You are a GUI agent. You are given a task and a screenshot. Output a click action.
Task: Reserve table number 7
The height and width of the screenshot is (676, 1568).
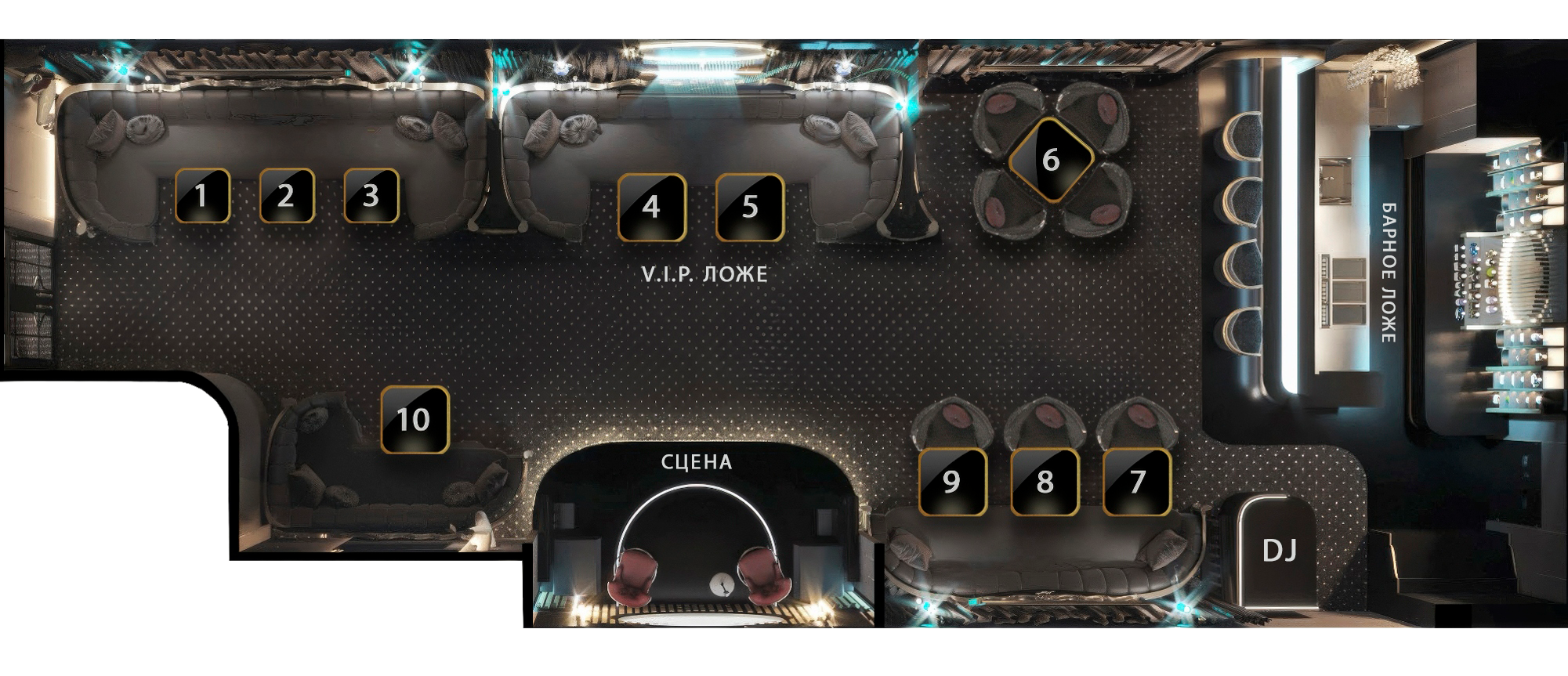[1137, 482]
